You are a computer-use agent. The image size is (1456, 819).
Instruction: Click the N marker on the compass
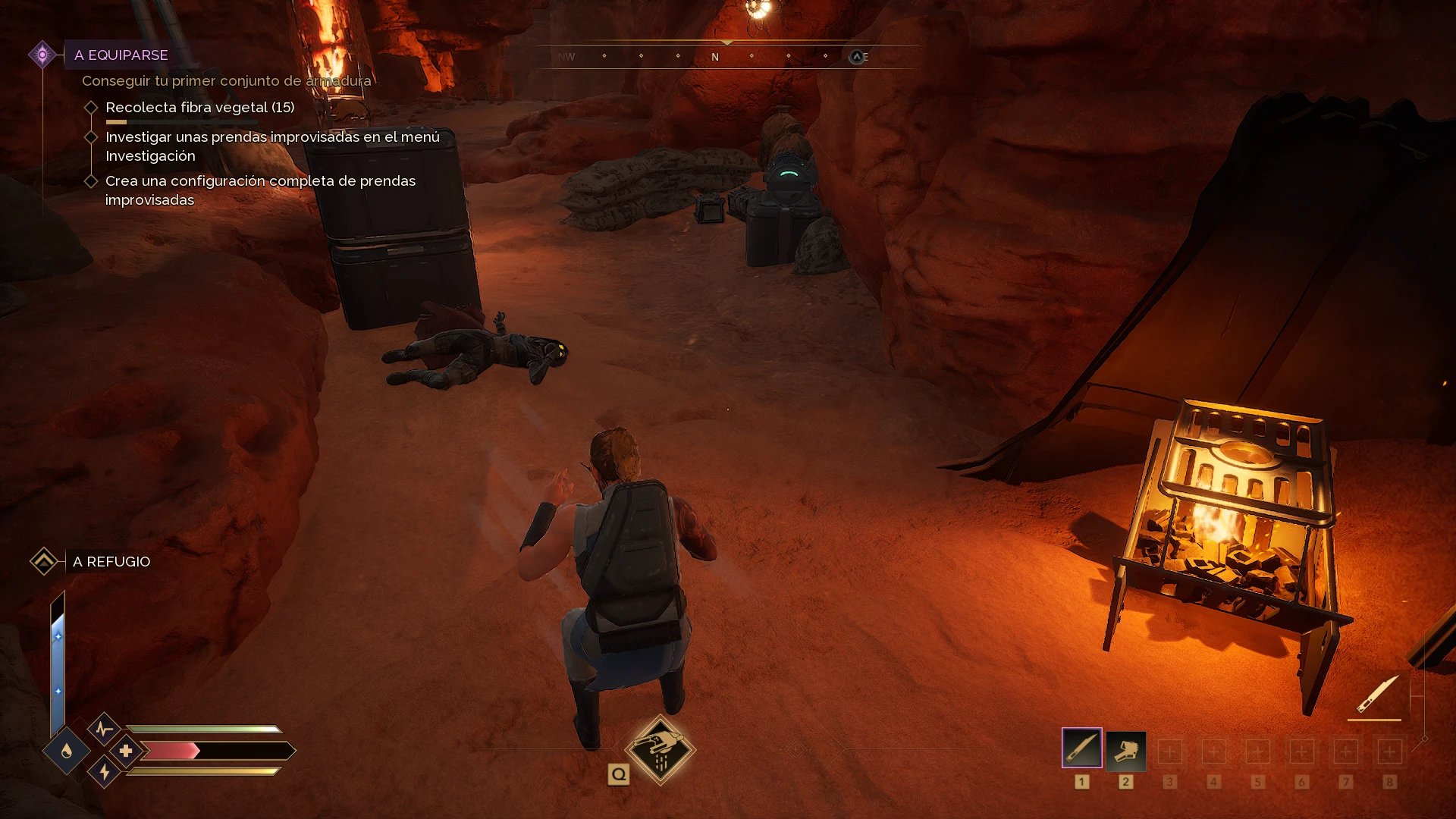coord(714,57)
